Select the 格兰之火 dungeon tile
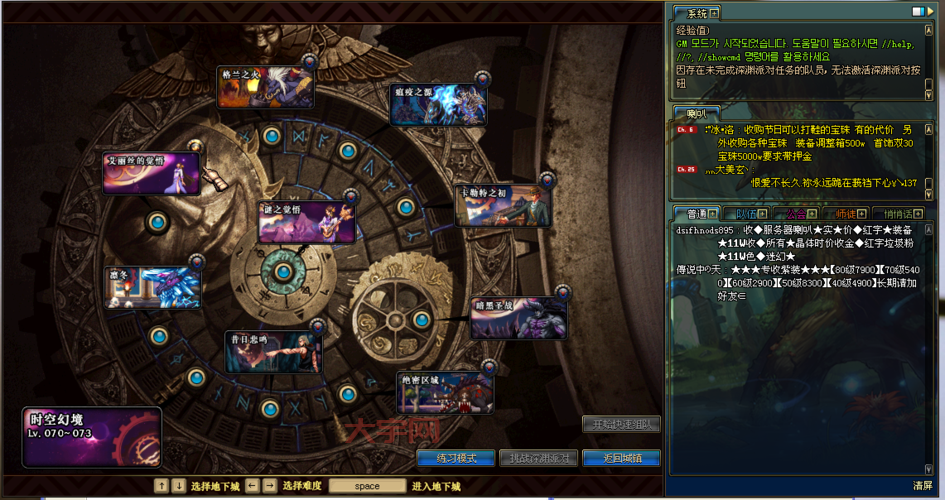The image size is (945, 500). [266, 87]
